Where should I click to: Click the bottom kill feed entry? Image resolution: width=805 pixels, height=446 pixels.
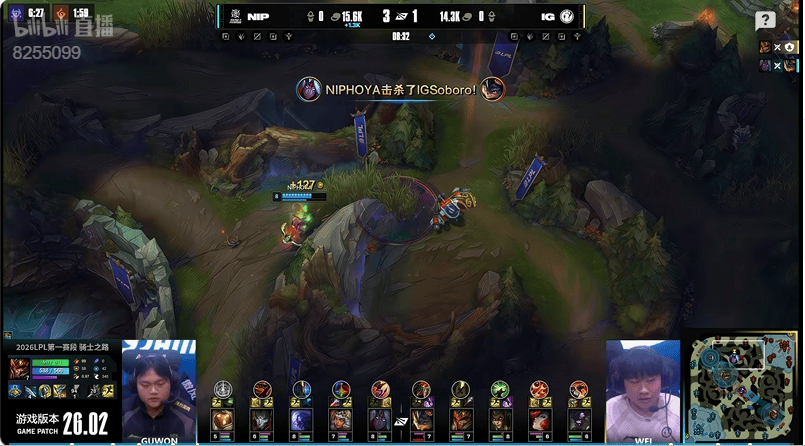pyautogui.click(x=776, y=65)
